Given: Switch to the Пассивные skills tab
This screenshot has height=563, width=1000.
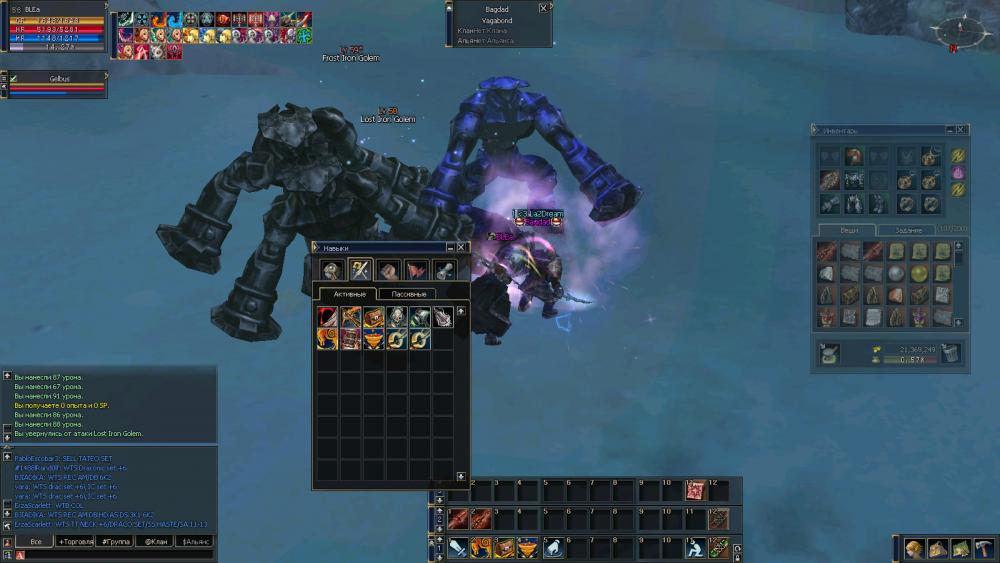Looking at the screenshot, I should [x=407, y=294].
